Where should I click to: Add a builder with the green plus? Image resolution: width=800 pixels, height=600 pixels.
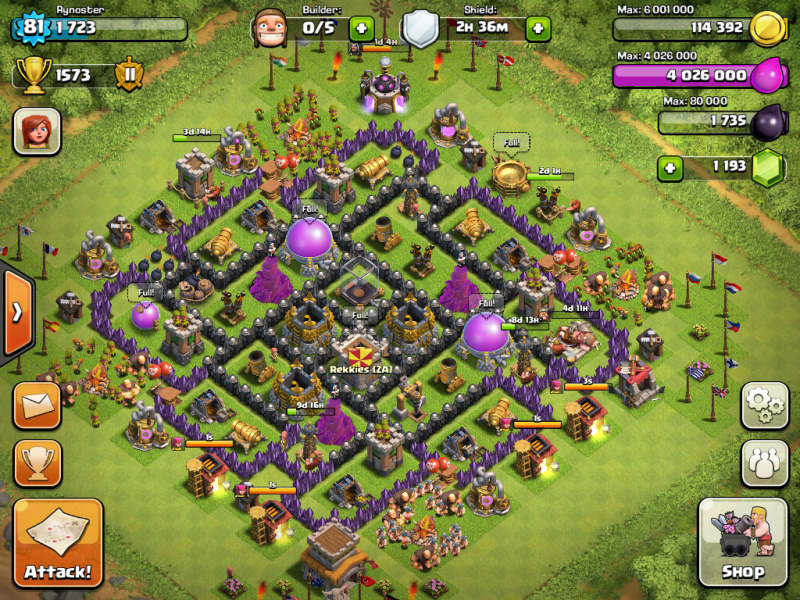pyautogui.click(x=361, y=28)
